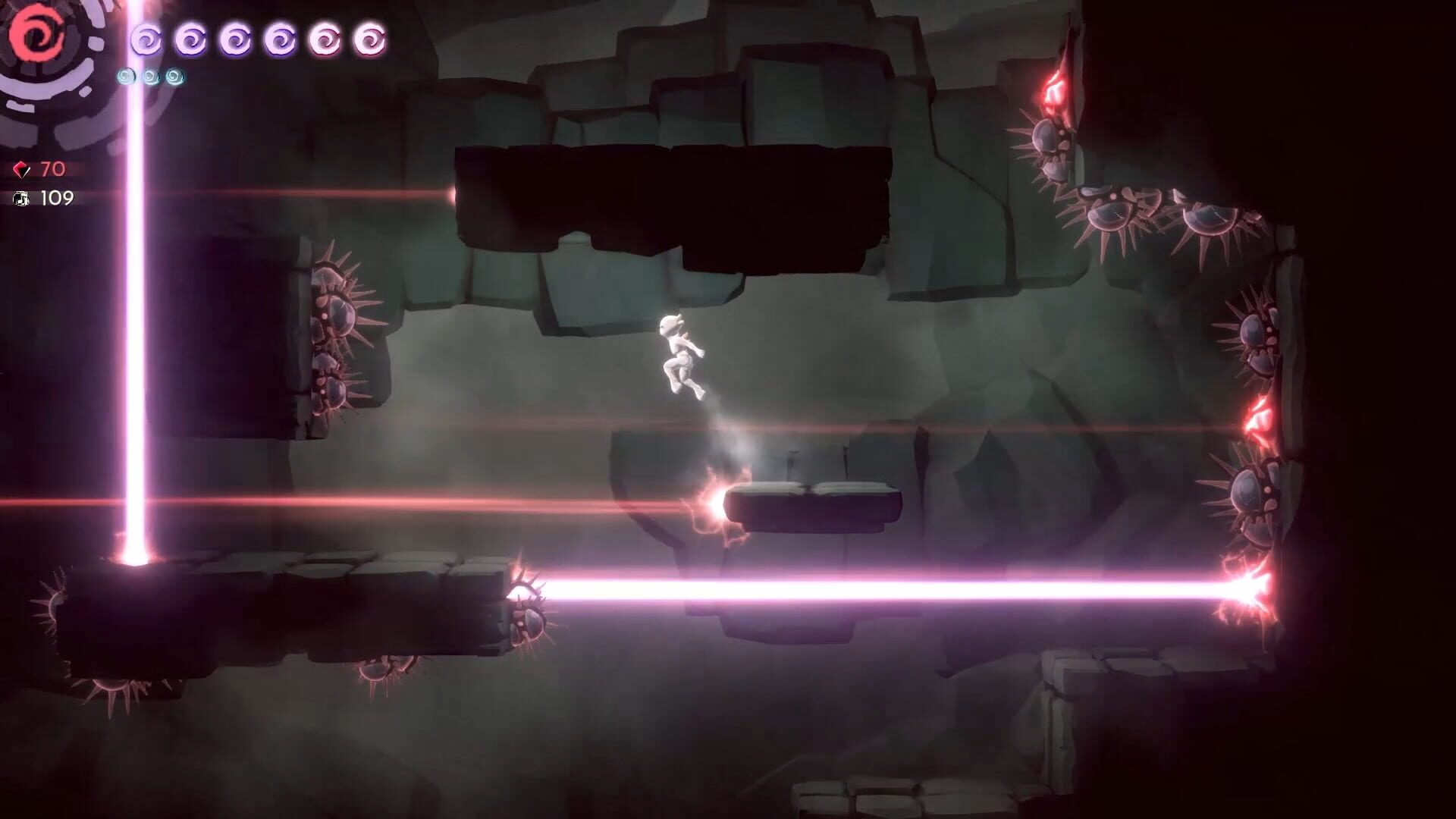This screenshot has width=1456, height=819.
Task: Toggle the fourth glowing spiral orb
Action: pyautogui.click(x=282, y=39)
